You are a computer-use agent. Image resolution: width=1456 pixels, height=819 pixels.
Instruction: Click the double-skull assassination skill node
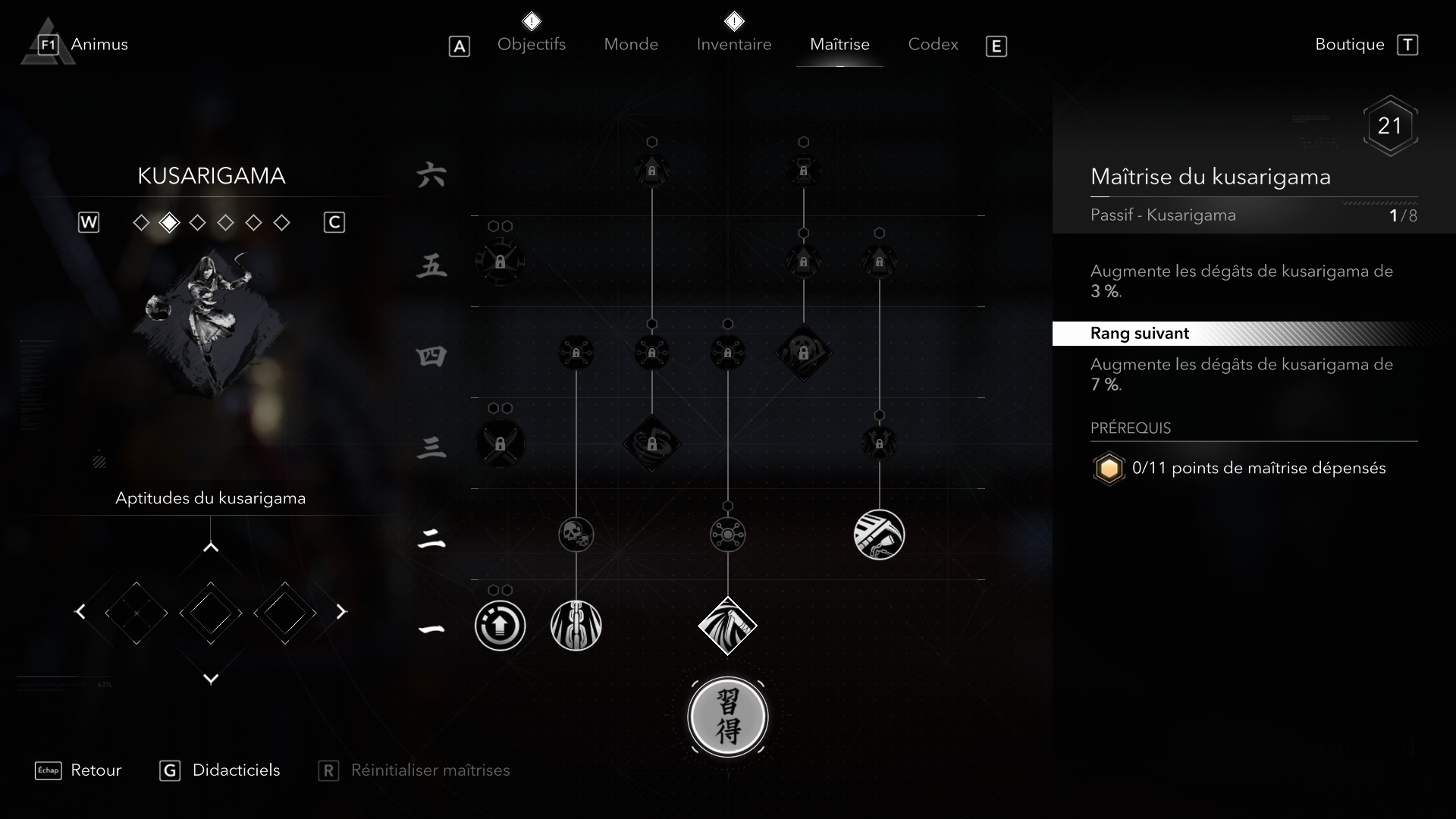click(576, 535)
